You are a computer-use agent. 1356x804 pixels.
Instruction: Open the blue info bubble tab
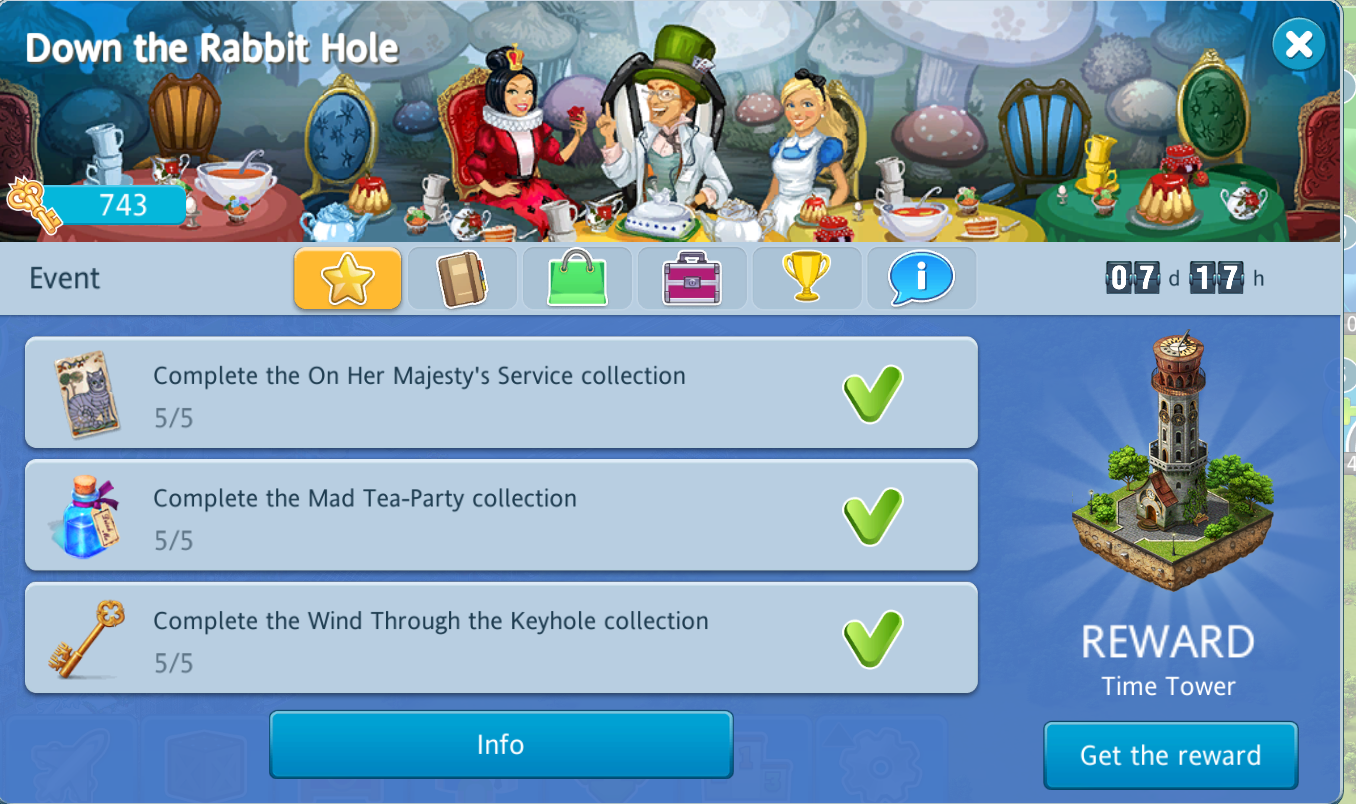tap(920, 278)
